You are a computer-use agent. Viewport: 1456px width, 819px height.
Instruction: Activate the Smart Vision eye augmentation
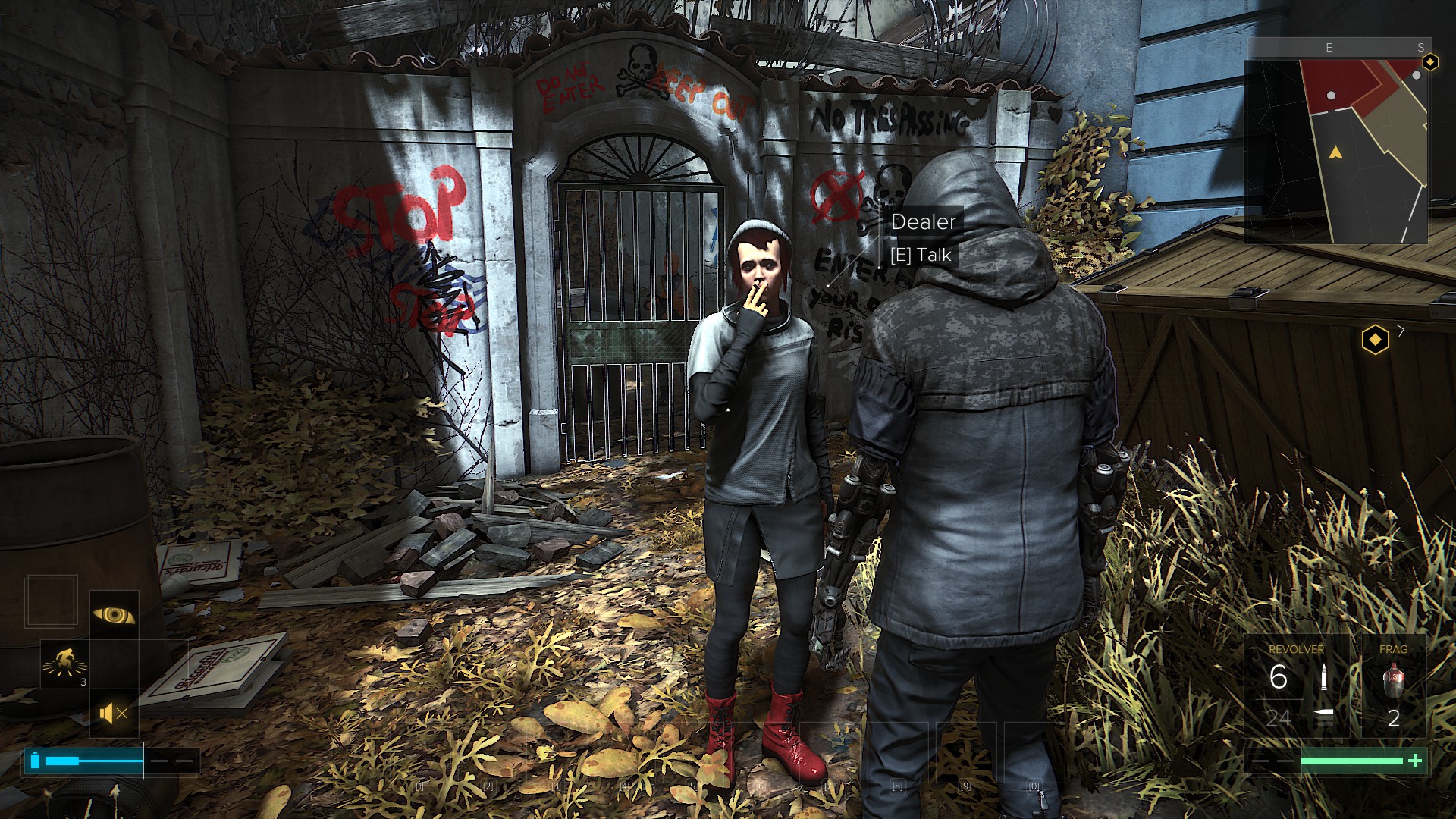click(x=114, y=614)
